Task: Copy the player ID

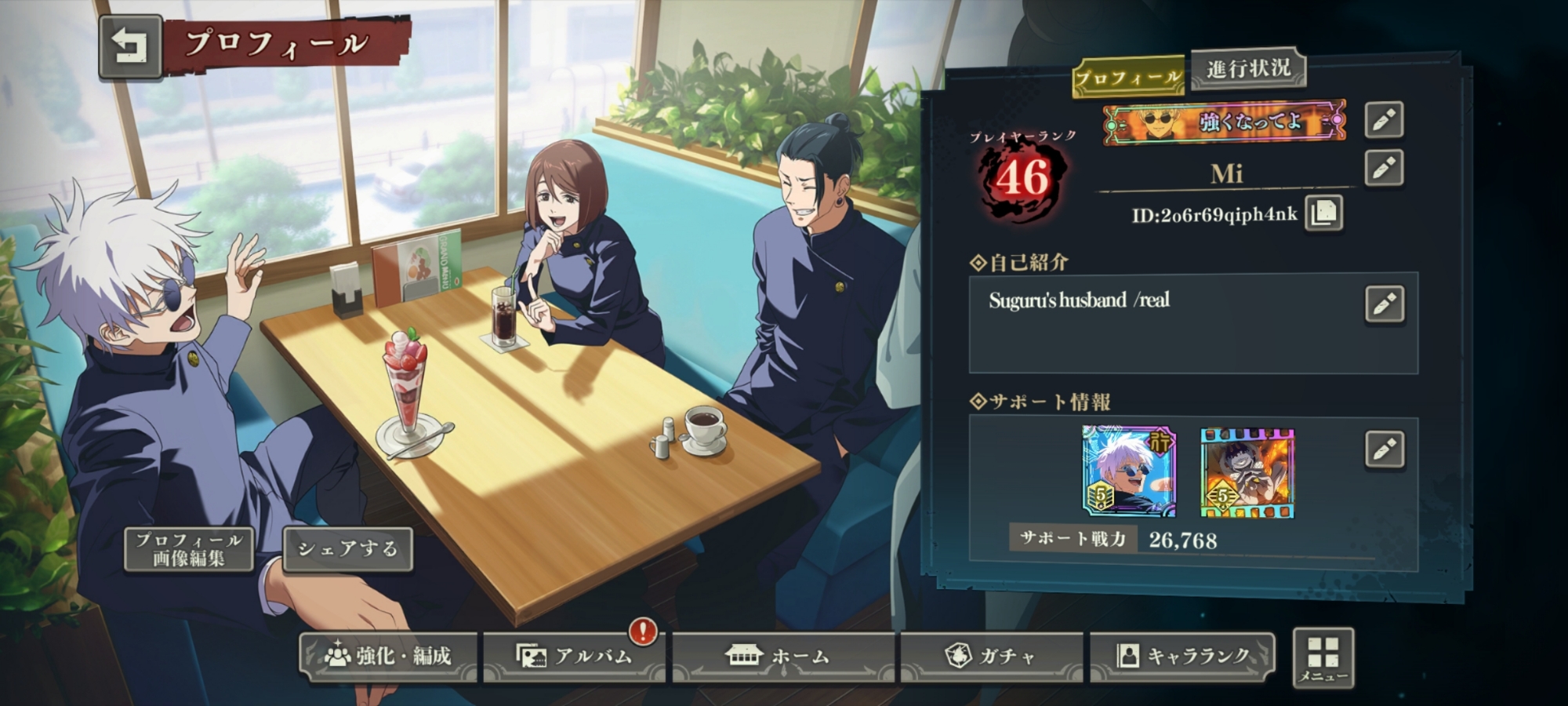Action: click(1323, 213)
